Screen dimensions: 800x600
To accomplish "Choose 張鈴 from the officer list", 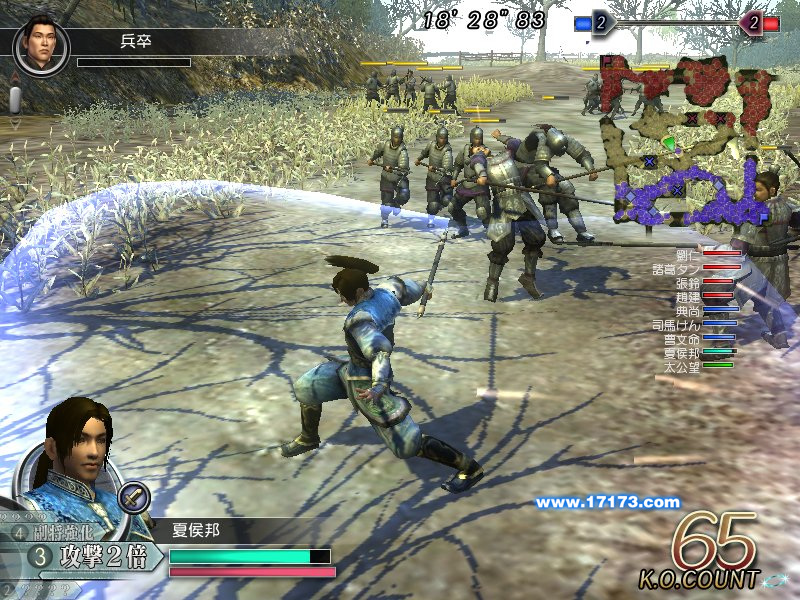I will tap(688, 282).
